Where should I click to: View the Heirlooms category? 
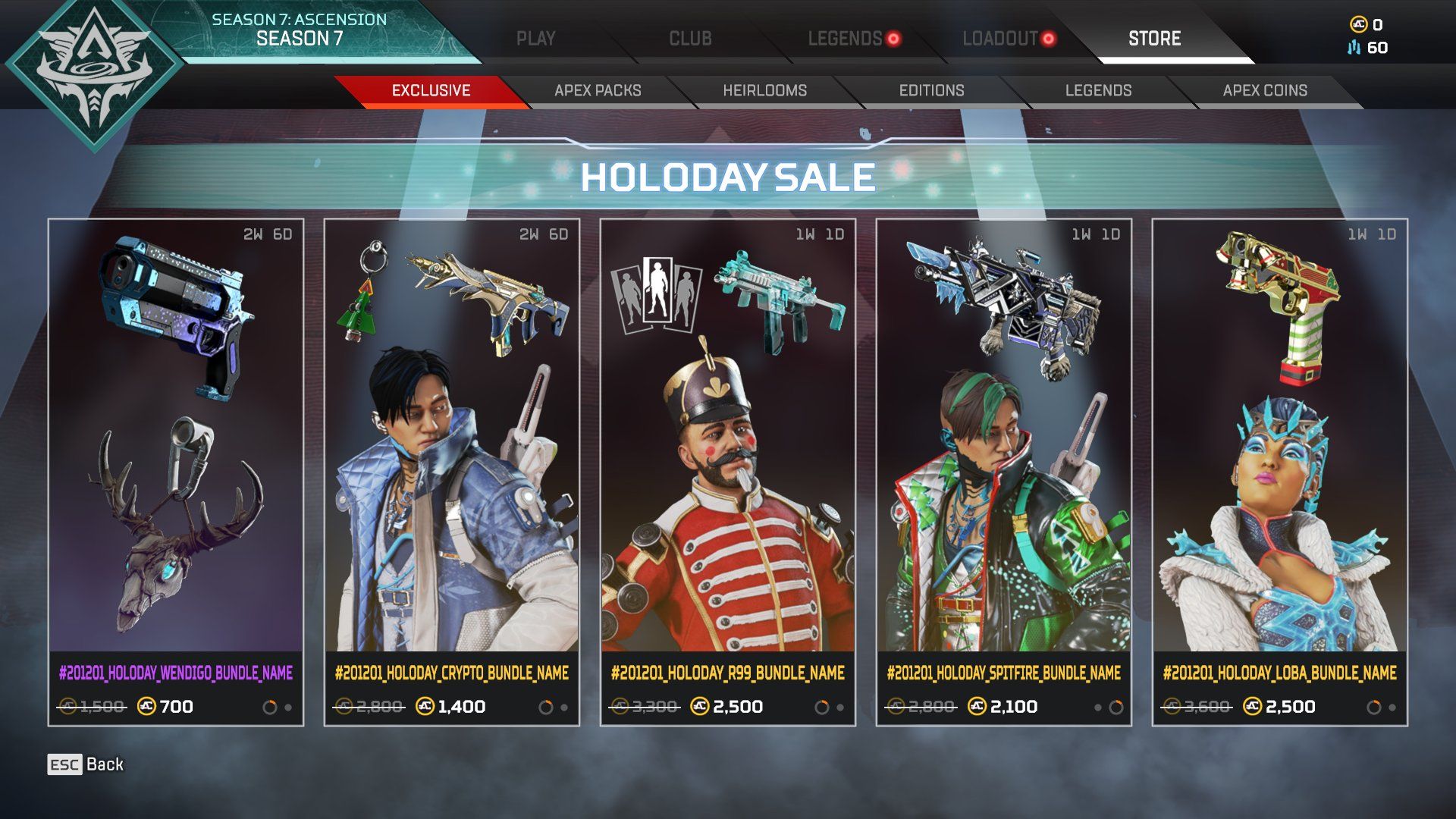click(764, 91)
